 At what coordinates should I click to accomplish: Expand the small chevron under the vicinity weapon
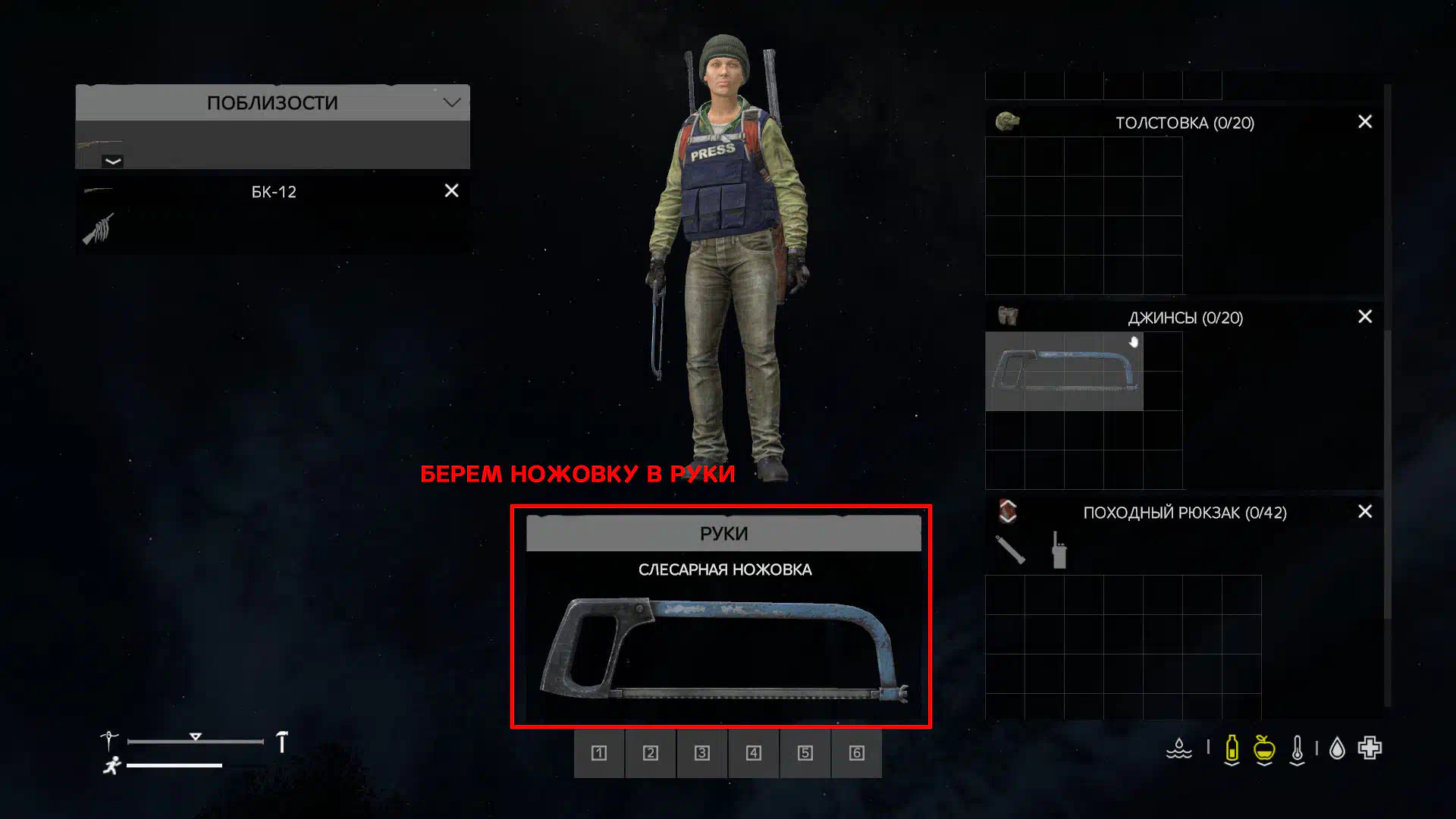click(112, 162)
